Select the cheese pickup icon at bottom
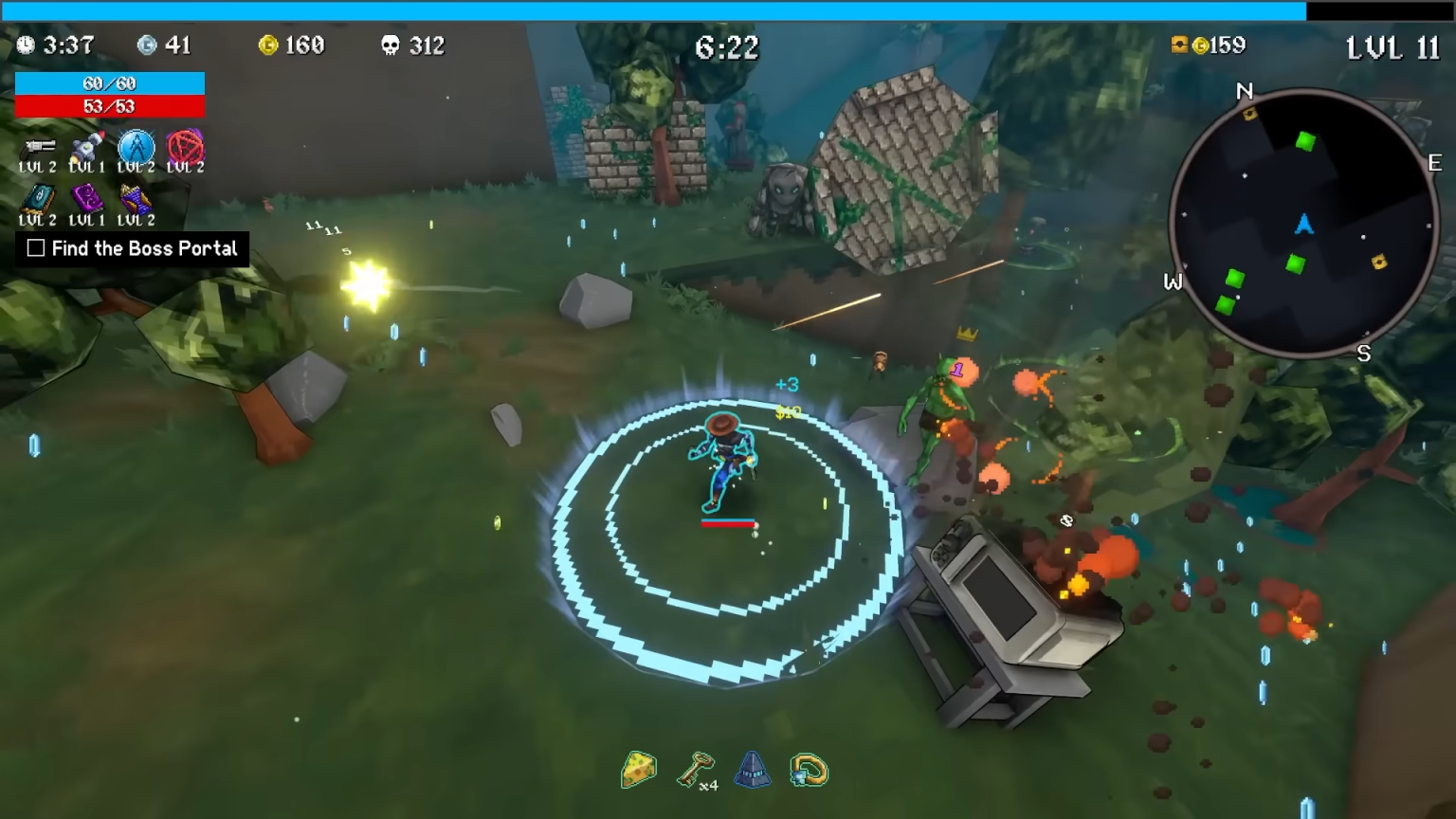The height and width of the screenshot is (819, 1456). (x=638, y=771)
